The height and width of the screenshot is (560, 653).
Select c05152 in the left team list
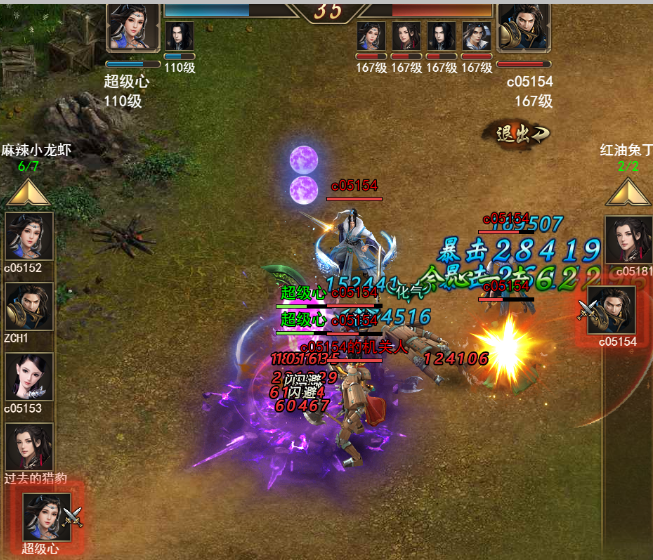click(30, 236)
